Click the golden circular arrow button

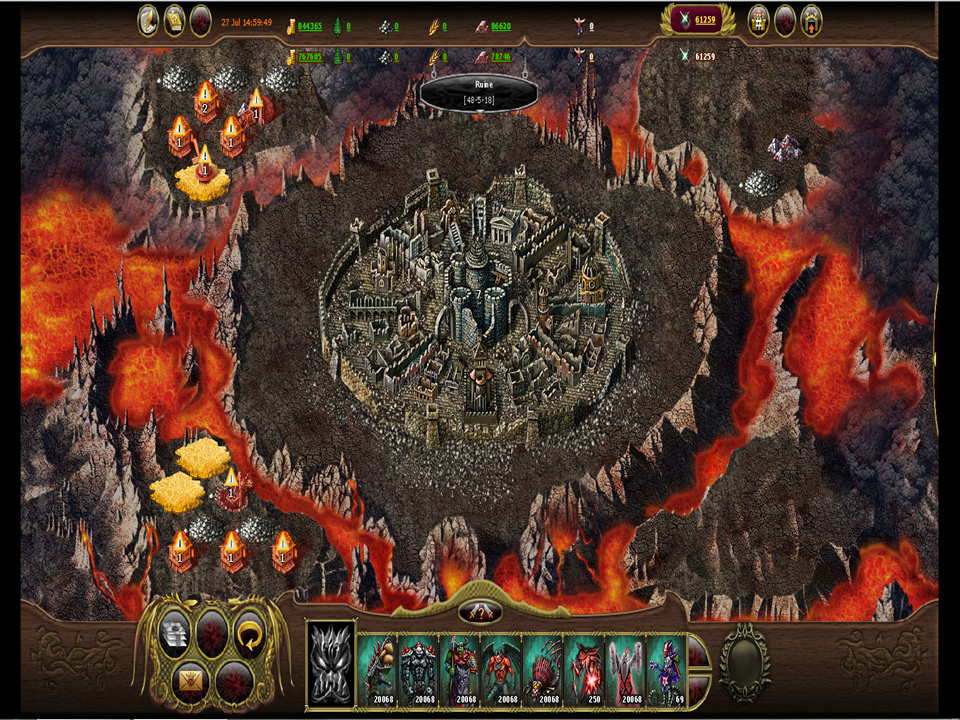(248, 633)
